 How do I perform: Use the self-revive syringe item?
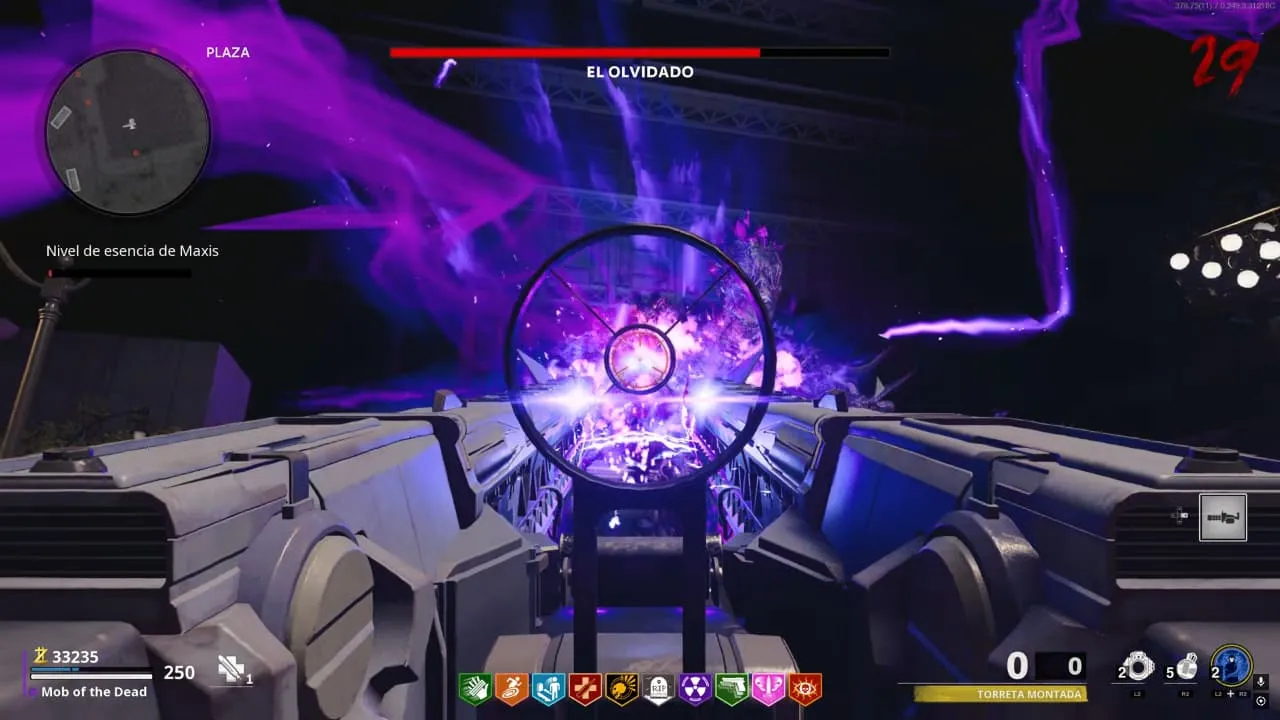(x=233, y=669)
